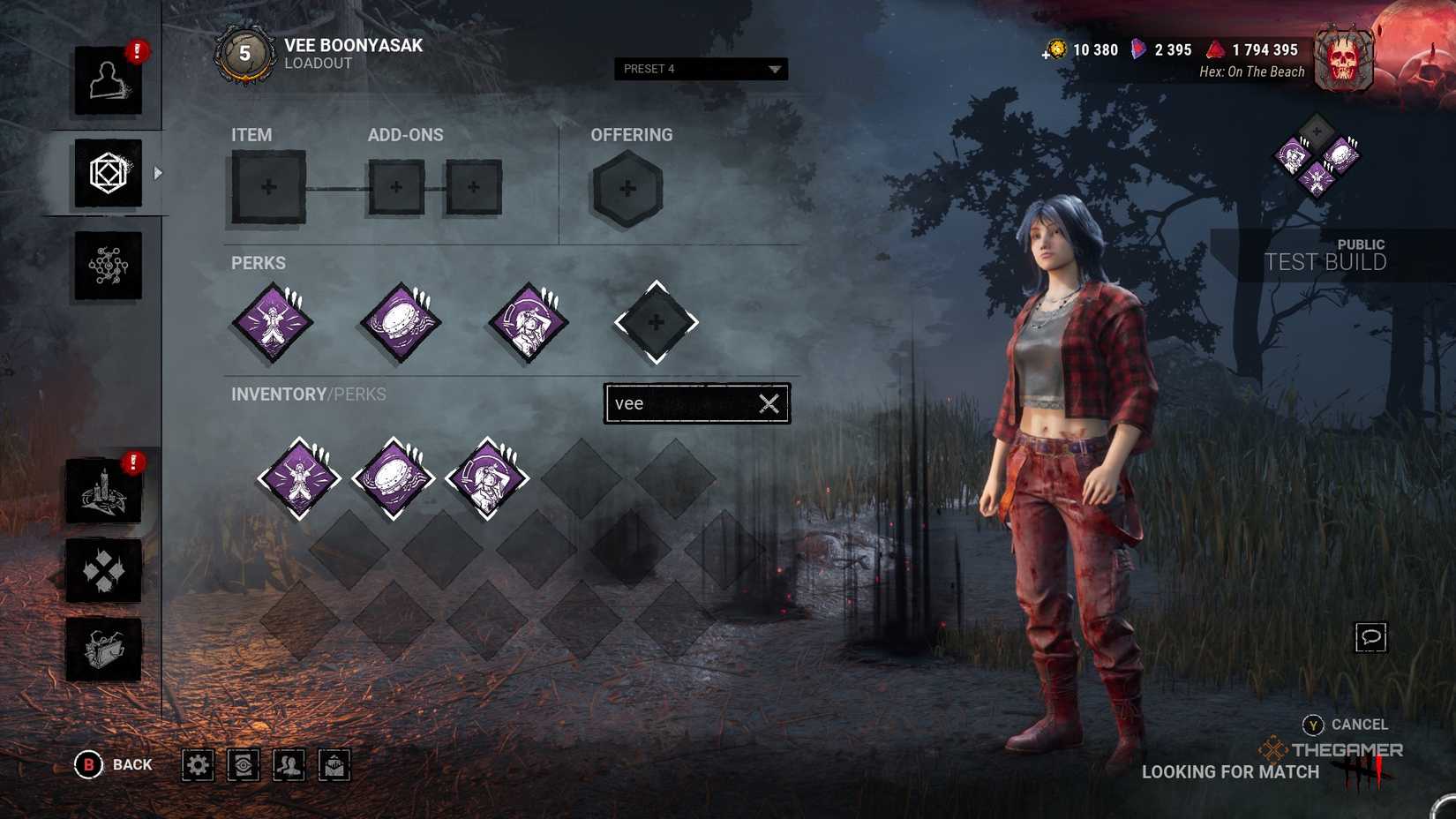This screenshot has height=819, width=1456.
Task: Pick the saluting girl perk from the inventory
Action: [487, 478]
